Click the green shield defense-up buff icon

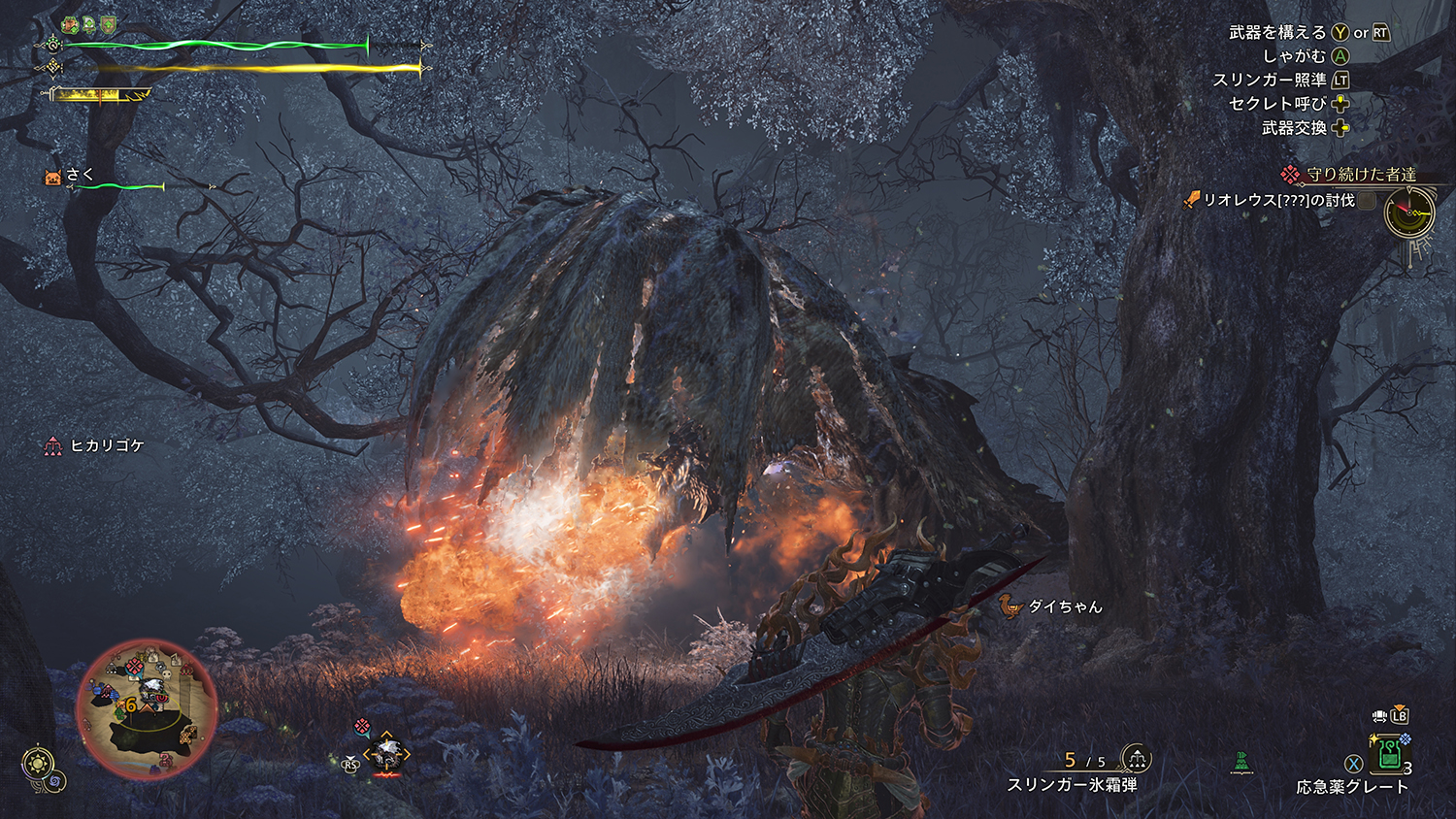(108, 23)
